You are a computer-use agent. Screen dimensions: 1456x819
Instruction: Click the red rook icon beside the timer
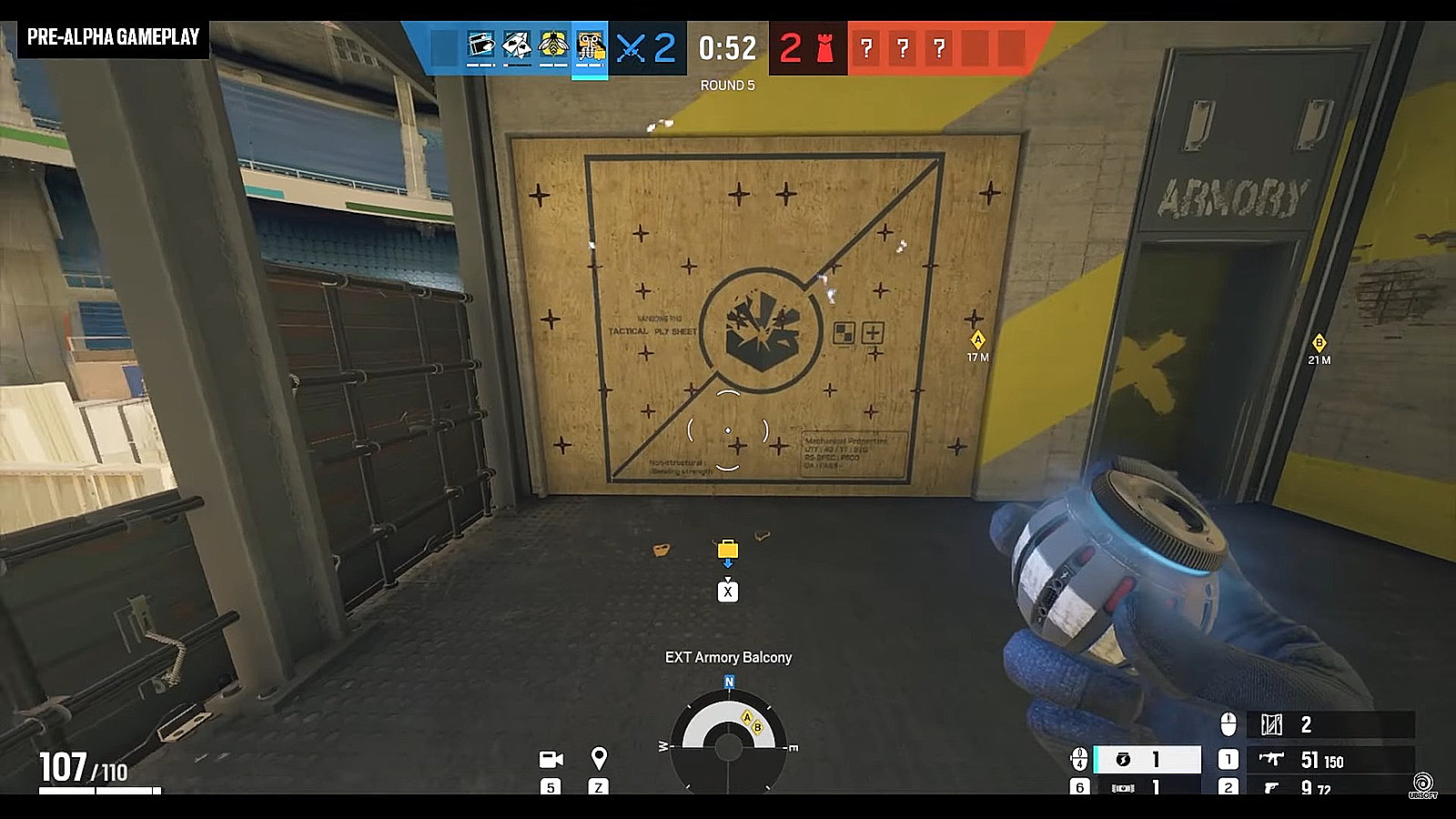[824, 48]
